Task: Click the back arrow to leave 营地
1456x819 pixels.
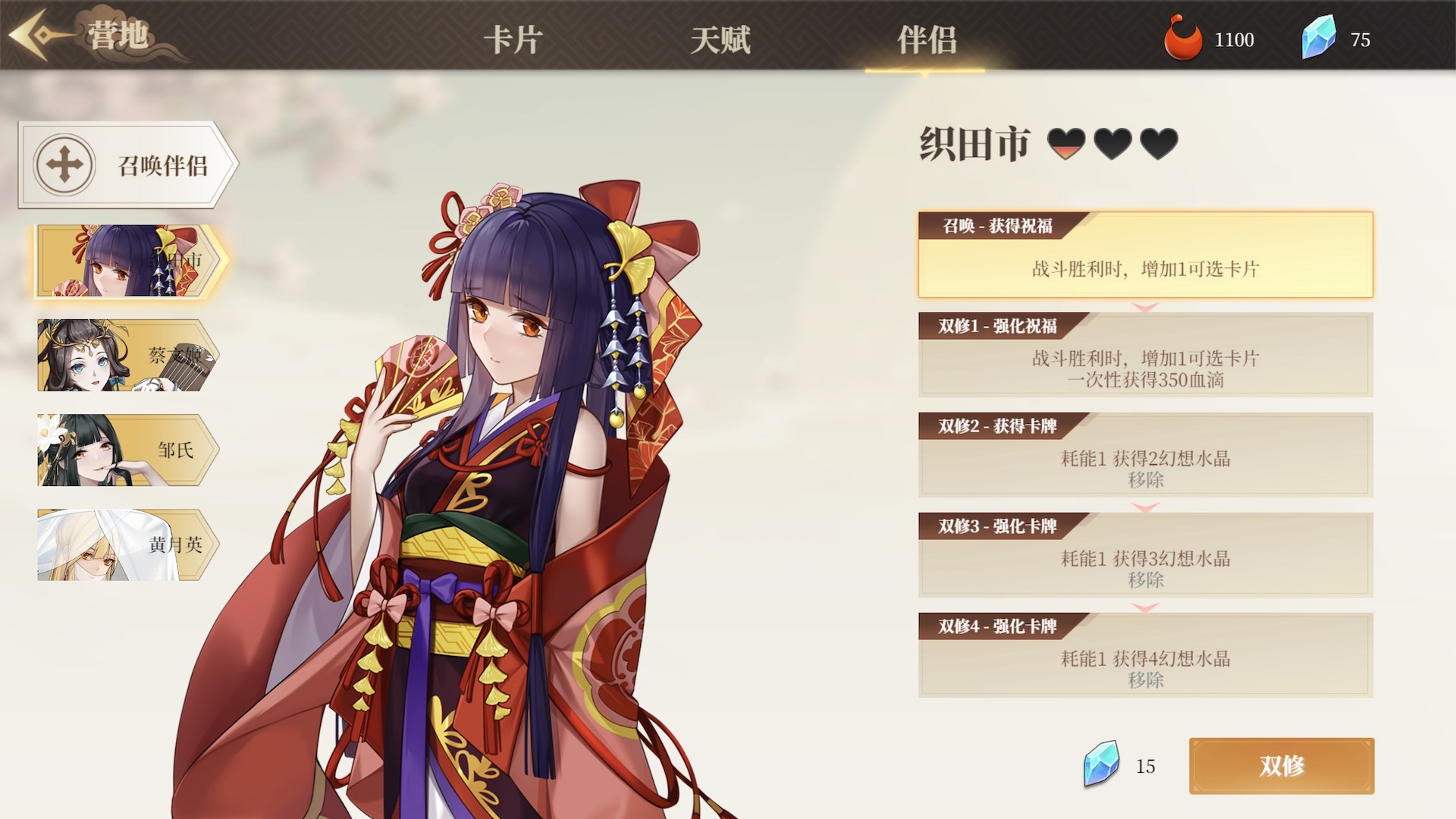Action: [32, 34]
